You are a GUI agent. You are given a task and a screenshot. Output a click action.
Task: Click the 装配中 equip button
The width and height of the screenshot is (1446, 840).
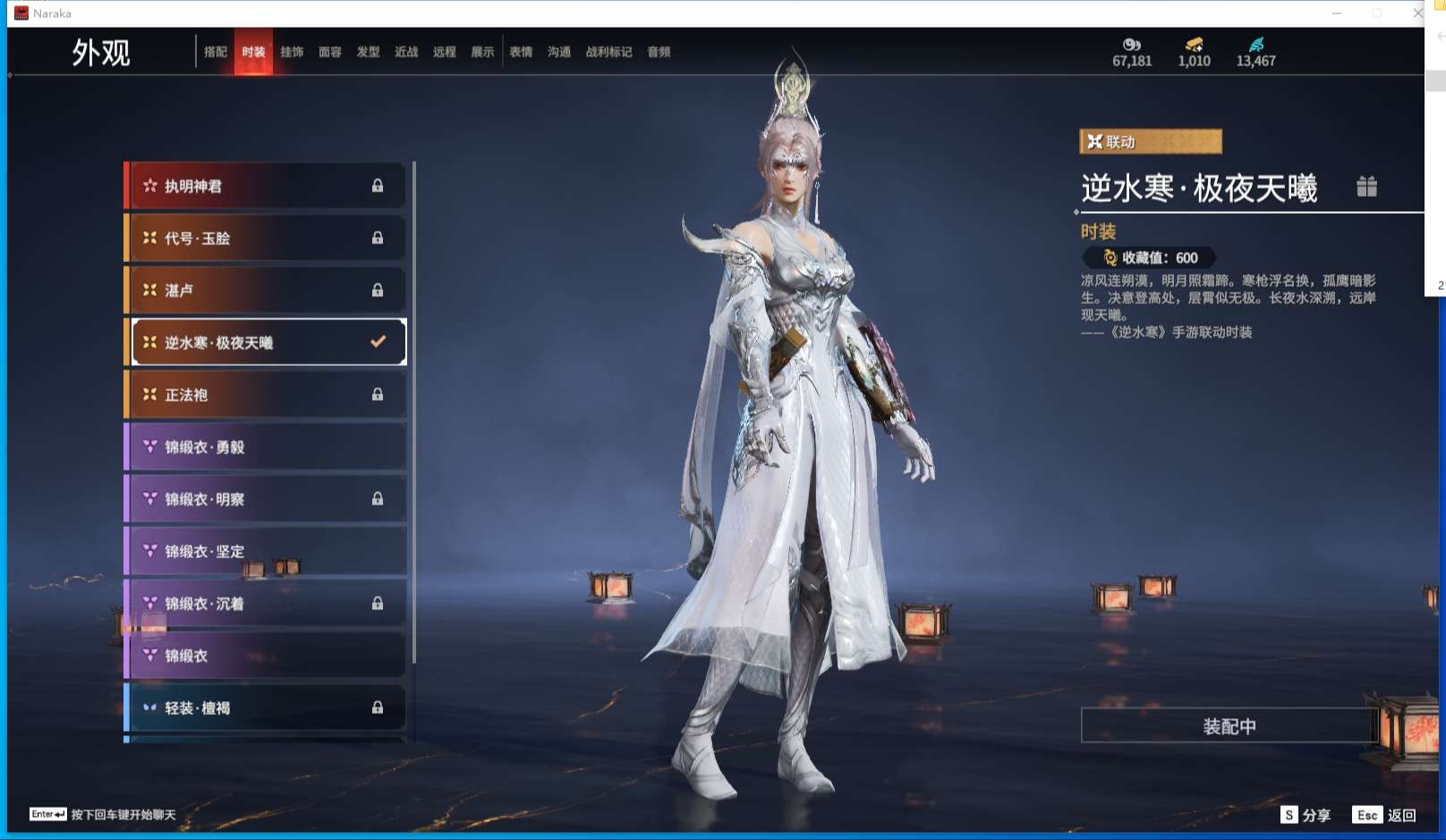tap(1229, 725)
